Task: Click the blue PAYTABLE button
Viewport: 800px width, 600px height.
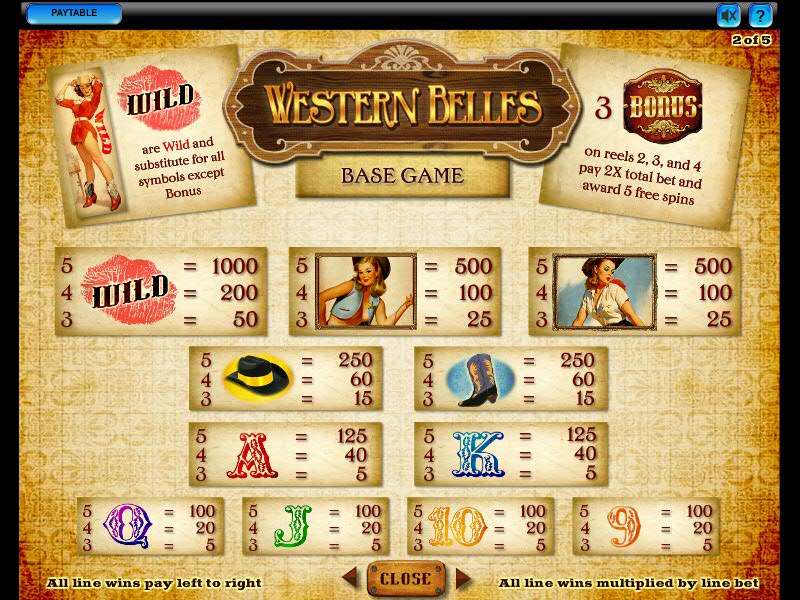Action: [x=73, y=14]
